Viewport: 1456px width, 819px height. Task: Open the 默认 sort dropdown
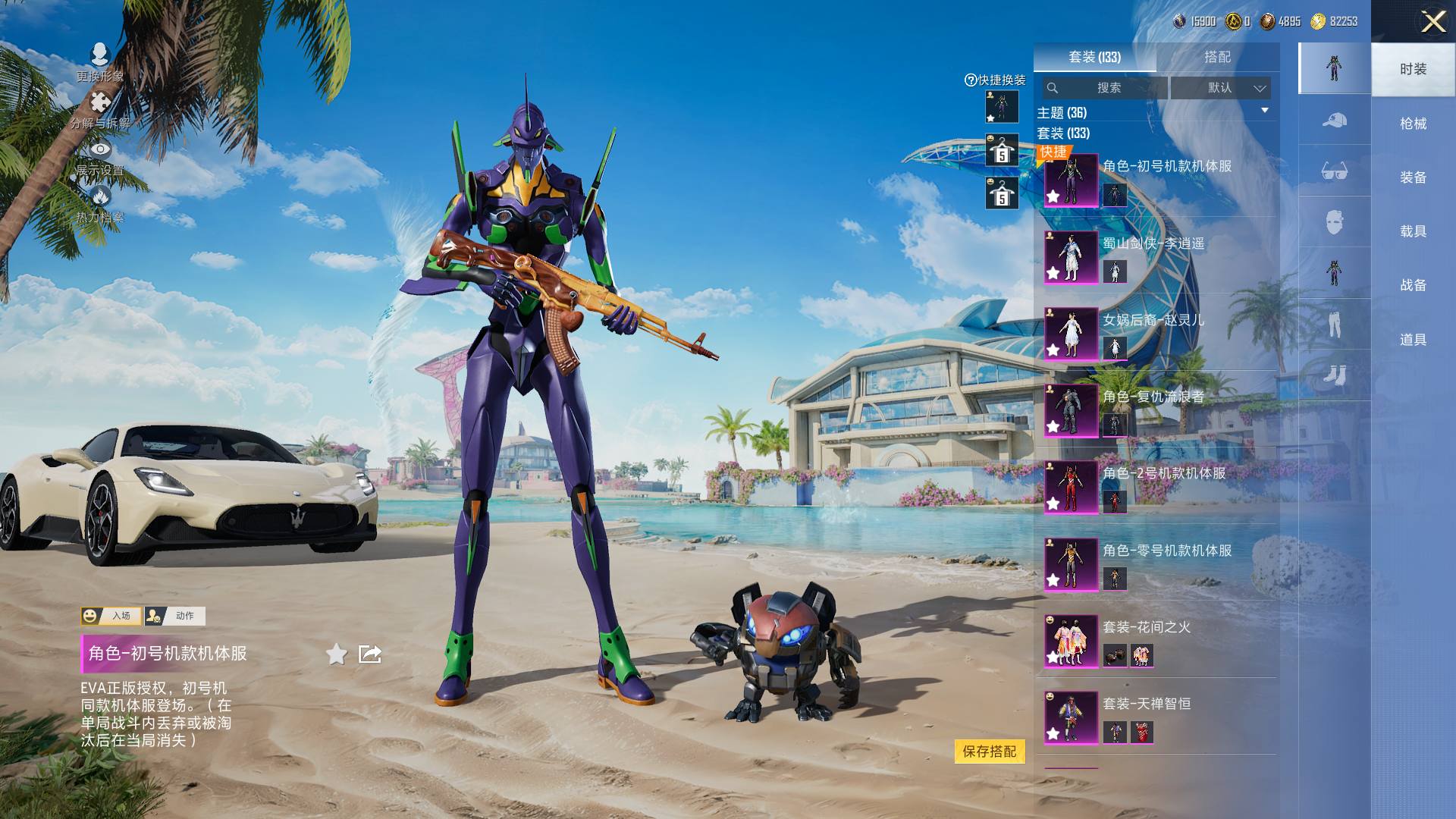pyautogui.click(x=1220, y=88)
